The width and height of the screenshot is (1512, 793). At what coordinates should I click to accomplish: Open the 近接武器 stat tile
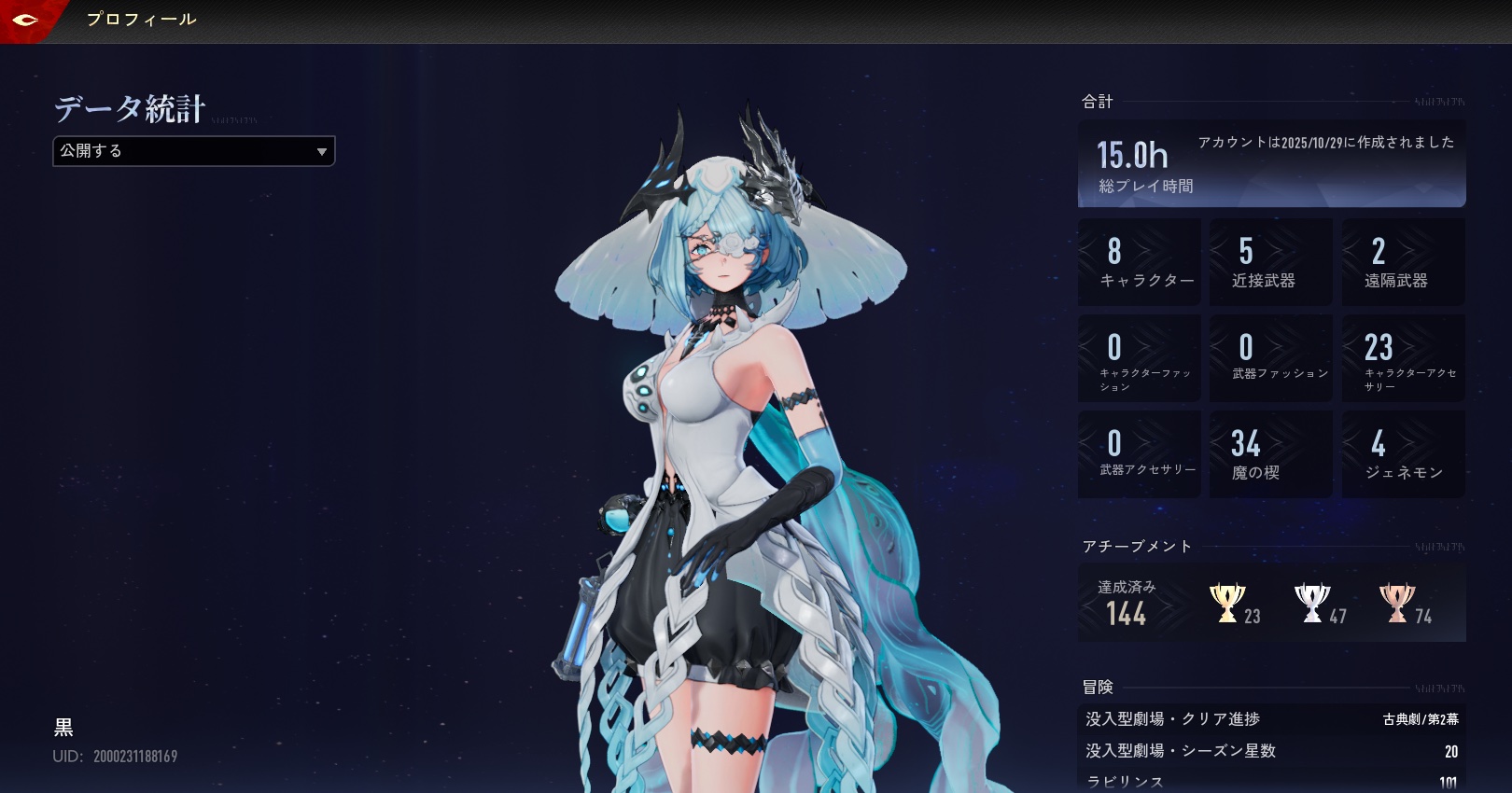click(x=1270, y=262)
